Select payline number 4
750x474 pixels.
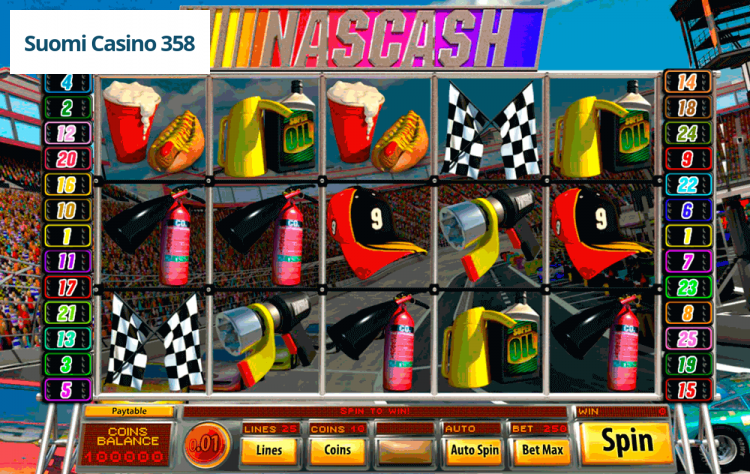pos(68,83)
